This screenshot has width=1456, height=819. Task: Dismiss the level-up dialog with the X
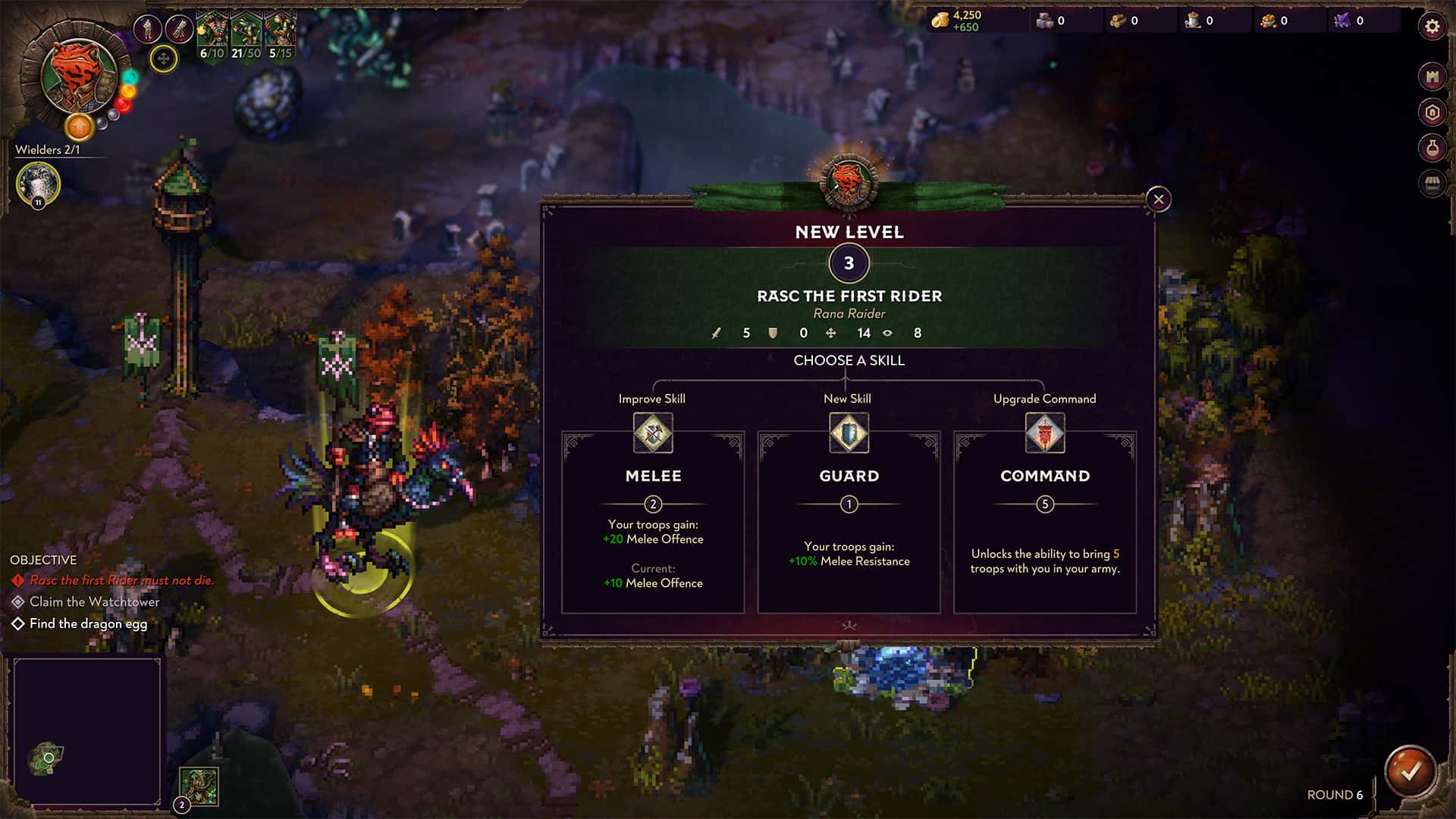1158,198
